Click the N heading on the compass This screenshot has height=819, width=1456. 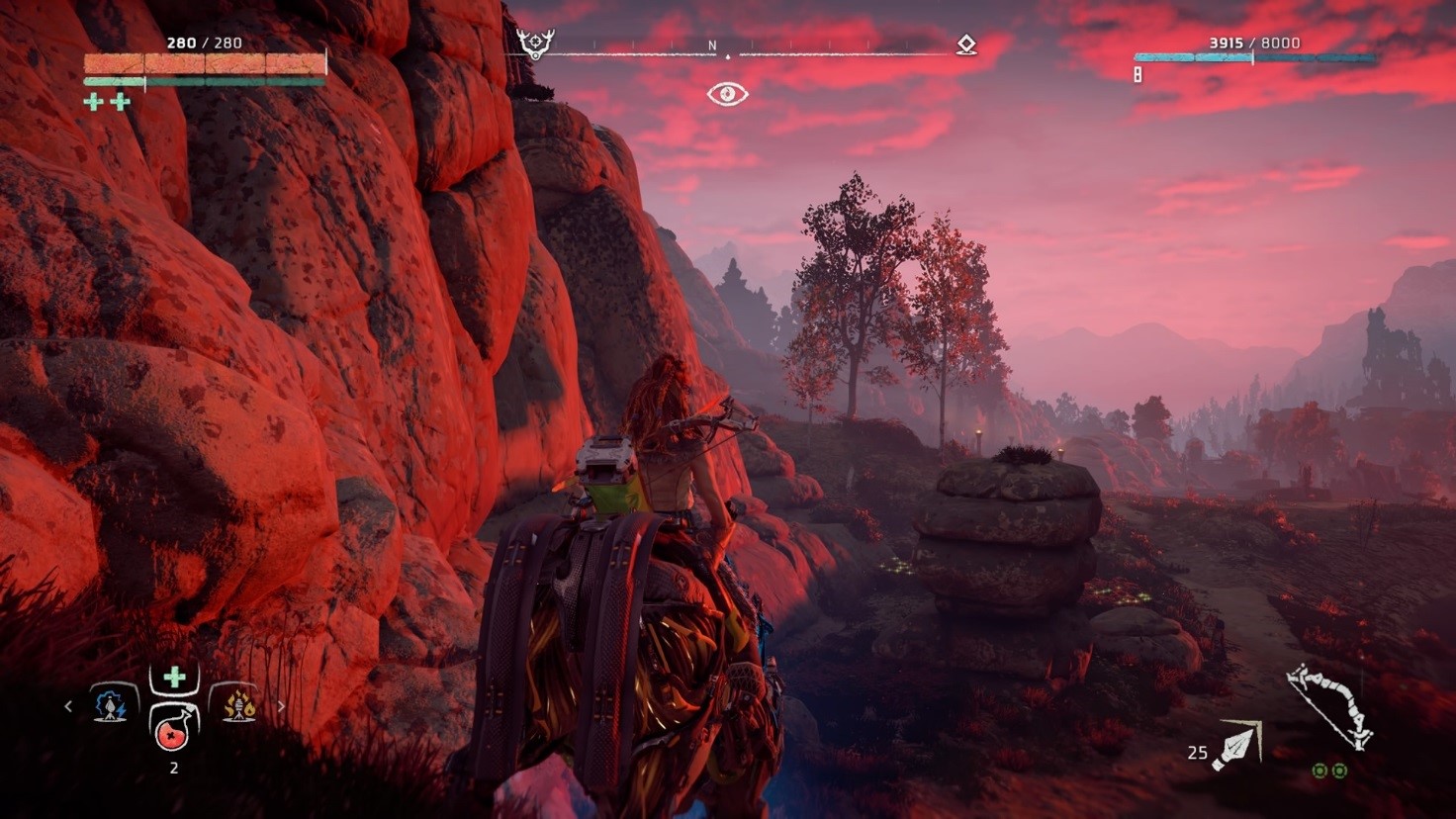click(x=712, y=45)
